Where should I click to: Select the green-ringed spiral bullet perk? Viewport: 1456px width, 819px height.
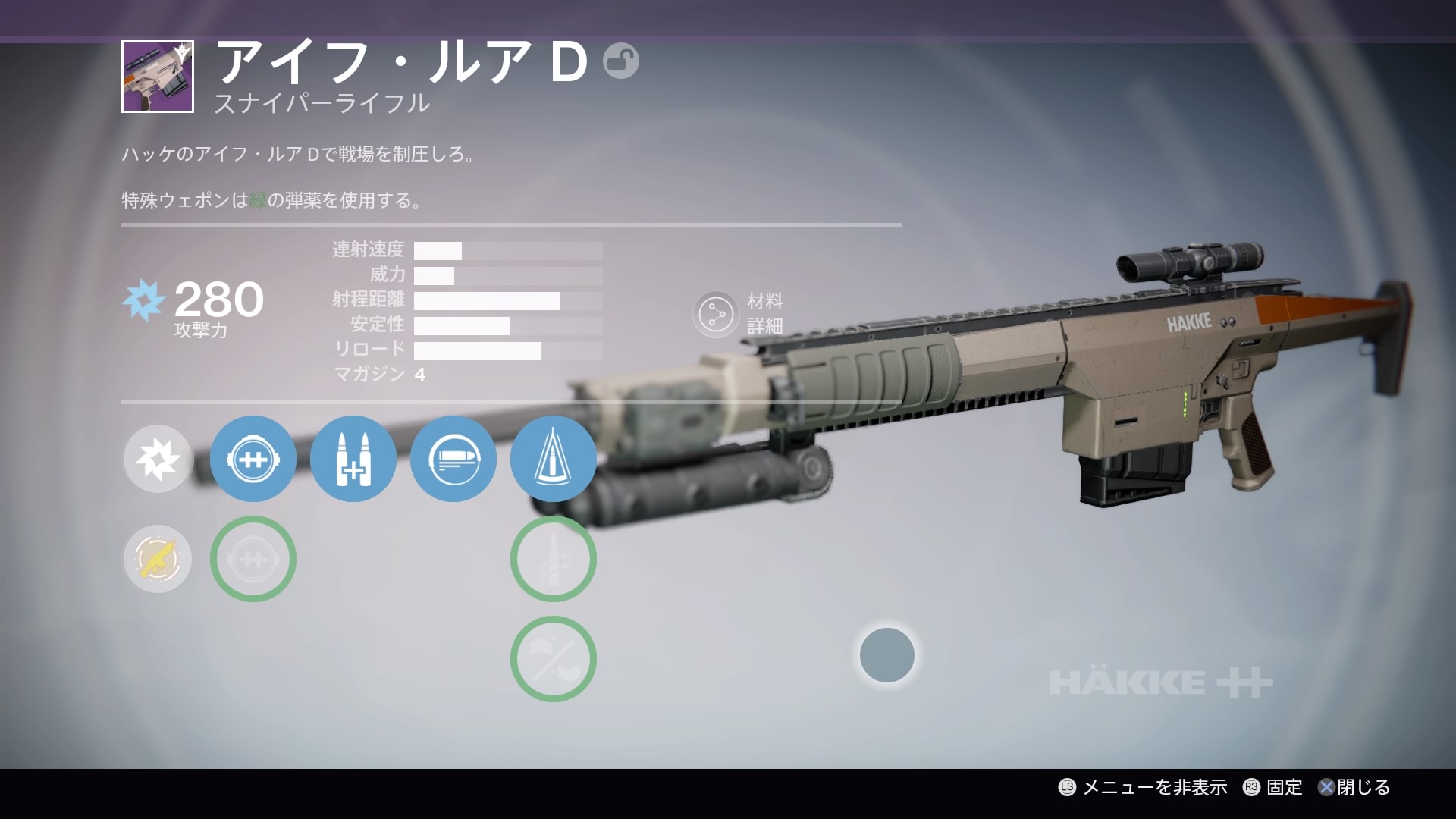point(554,559)
